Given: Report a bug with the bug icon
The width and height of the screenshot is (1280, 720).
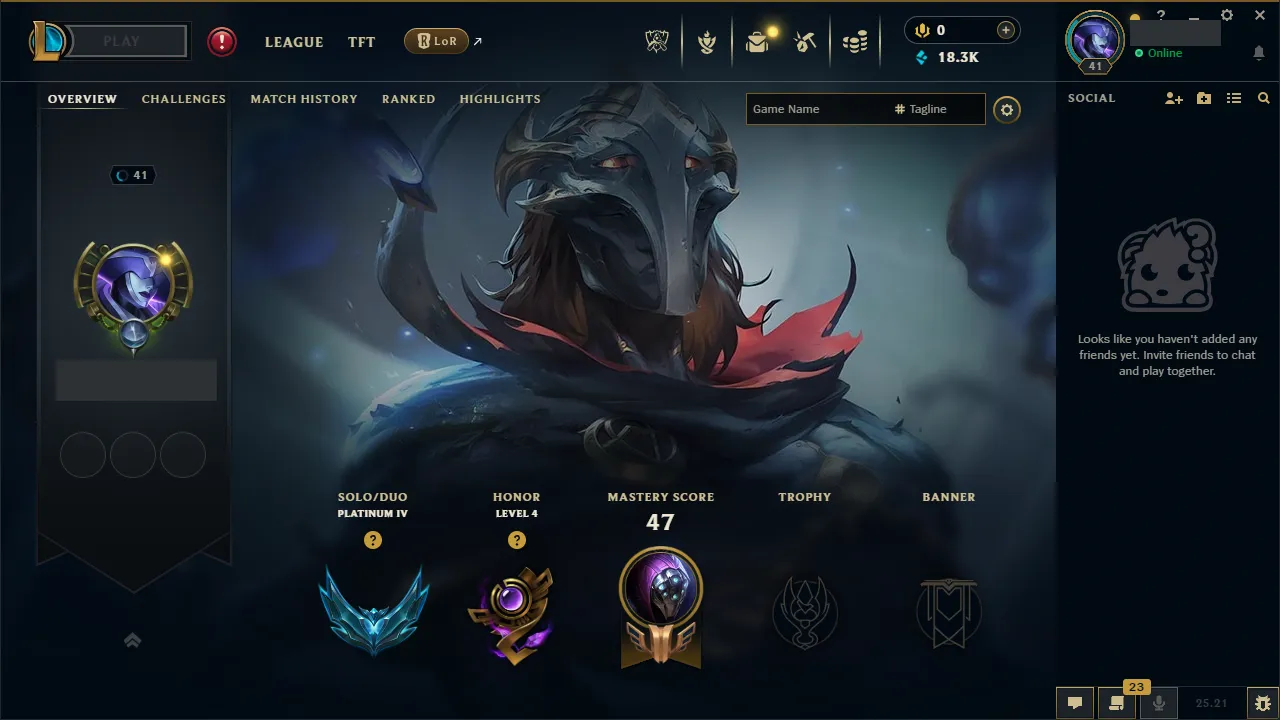Looking at the screenshot, I should pos(1262,702).
